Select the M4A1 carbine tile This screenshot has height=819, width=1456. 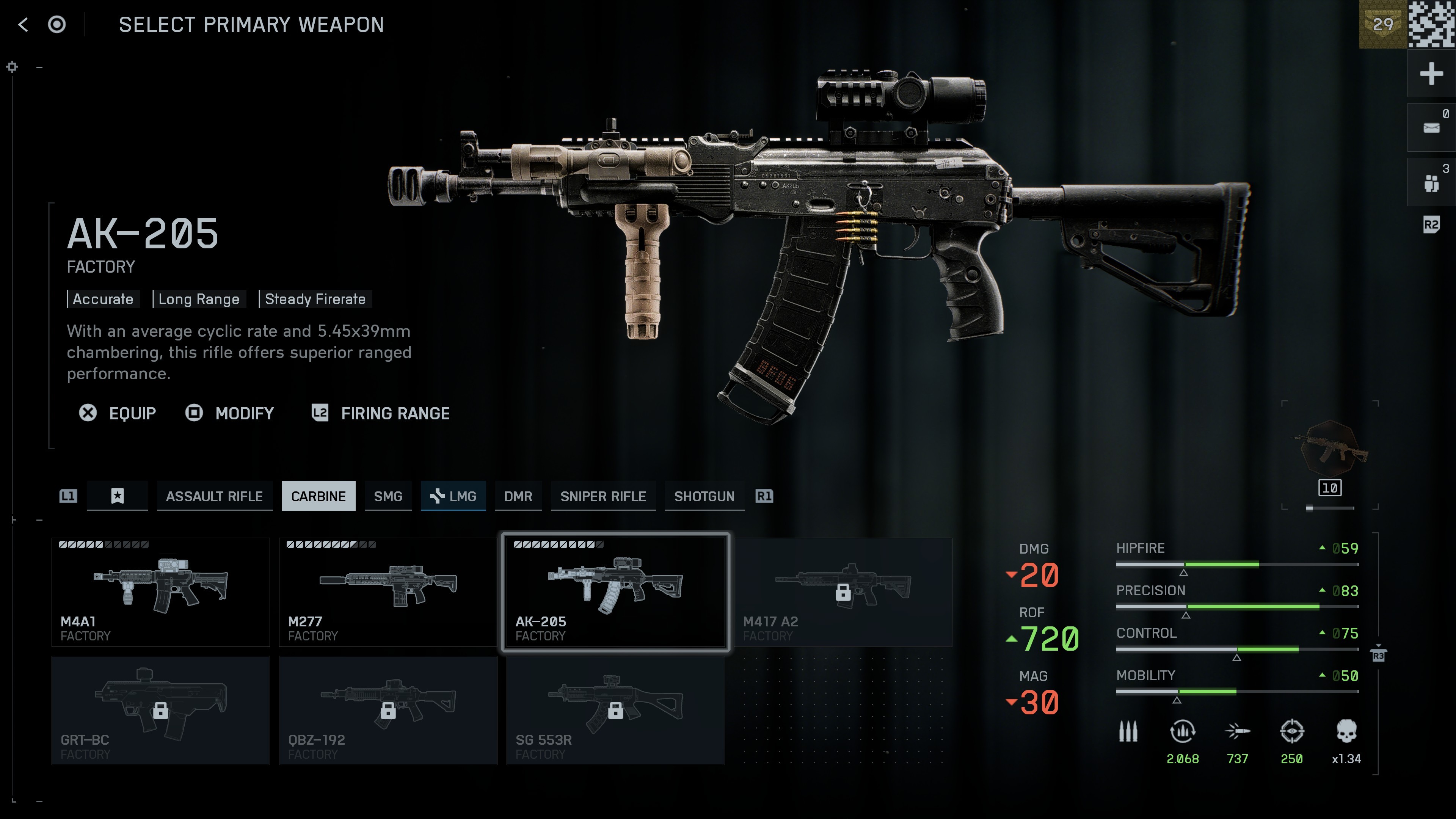pos(160,592)
